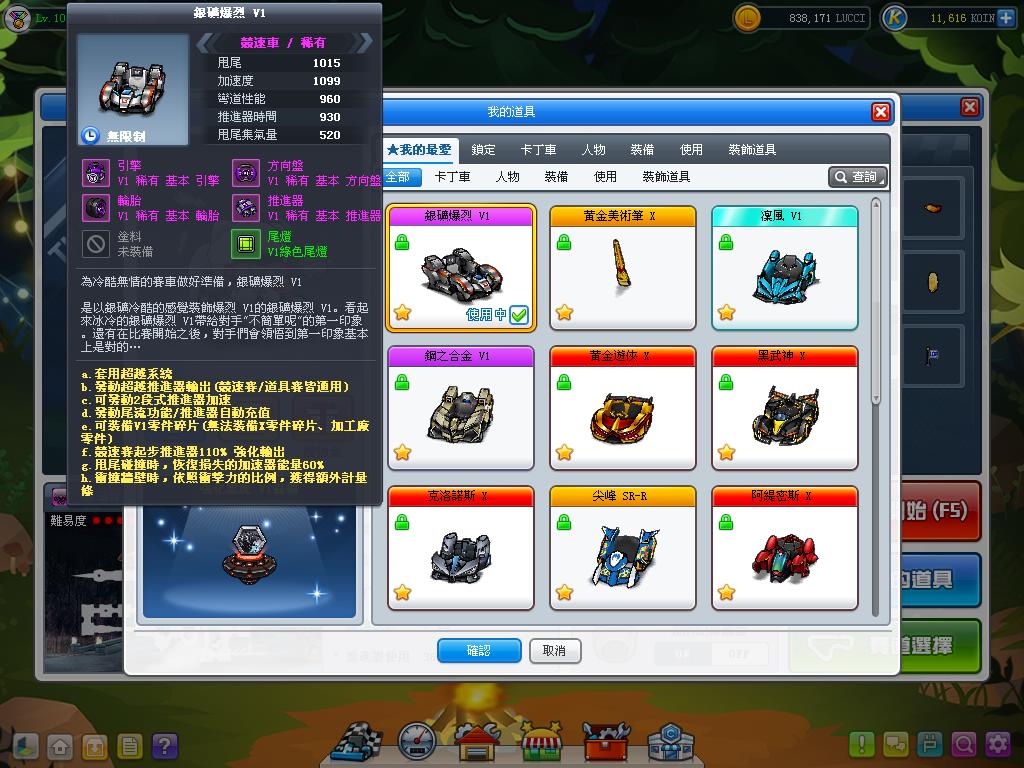Select the 阿提密斯 X kart card

tap(785, 547)
